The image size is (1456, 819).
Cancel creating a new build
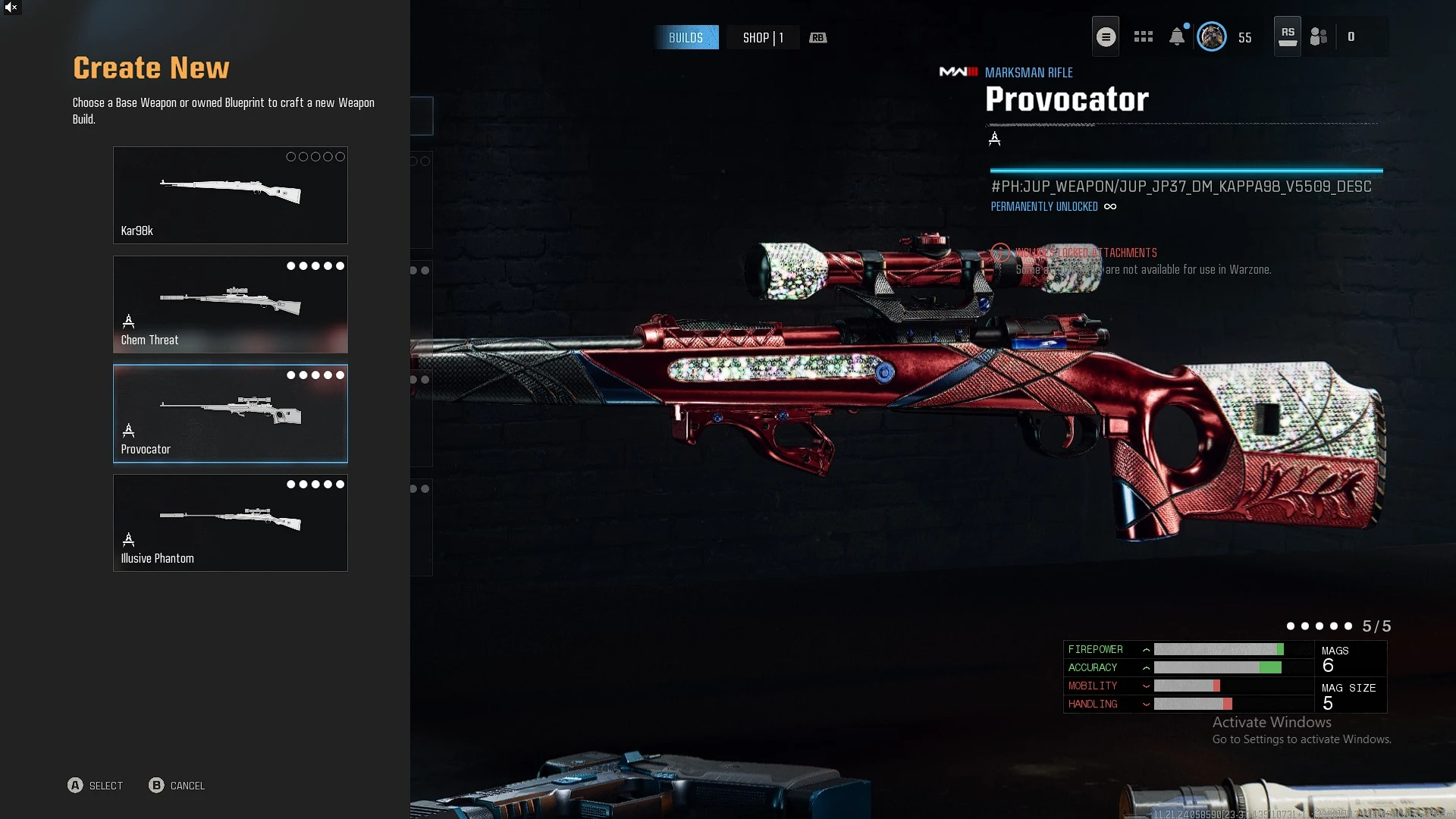[x=177, y=786]
